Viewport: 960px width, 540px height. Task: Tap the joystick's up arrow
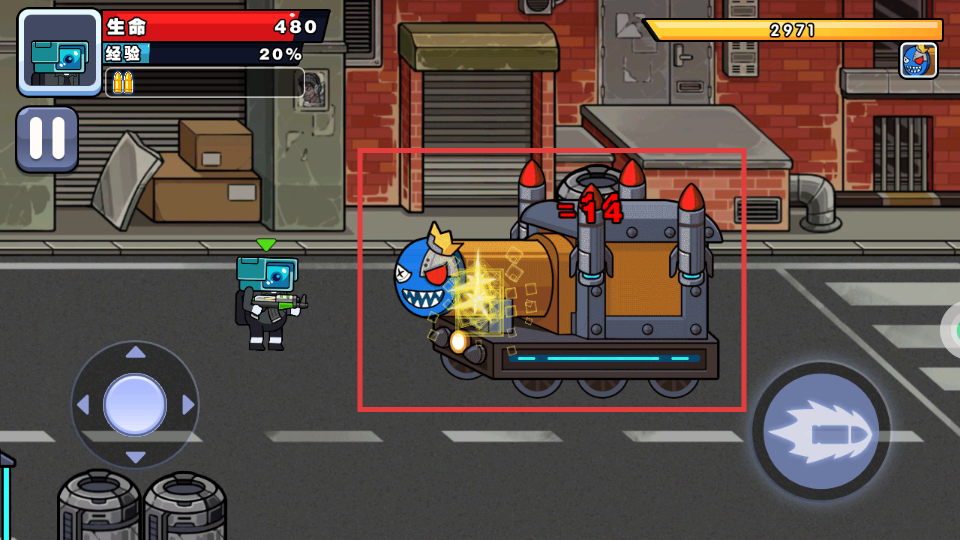pos(135,352)
